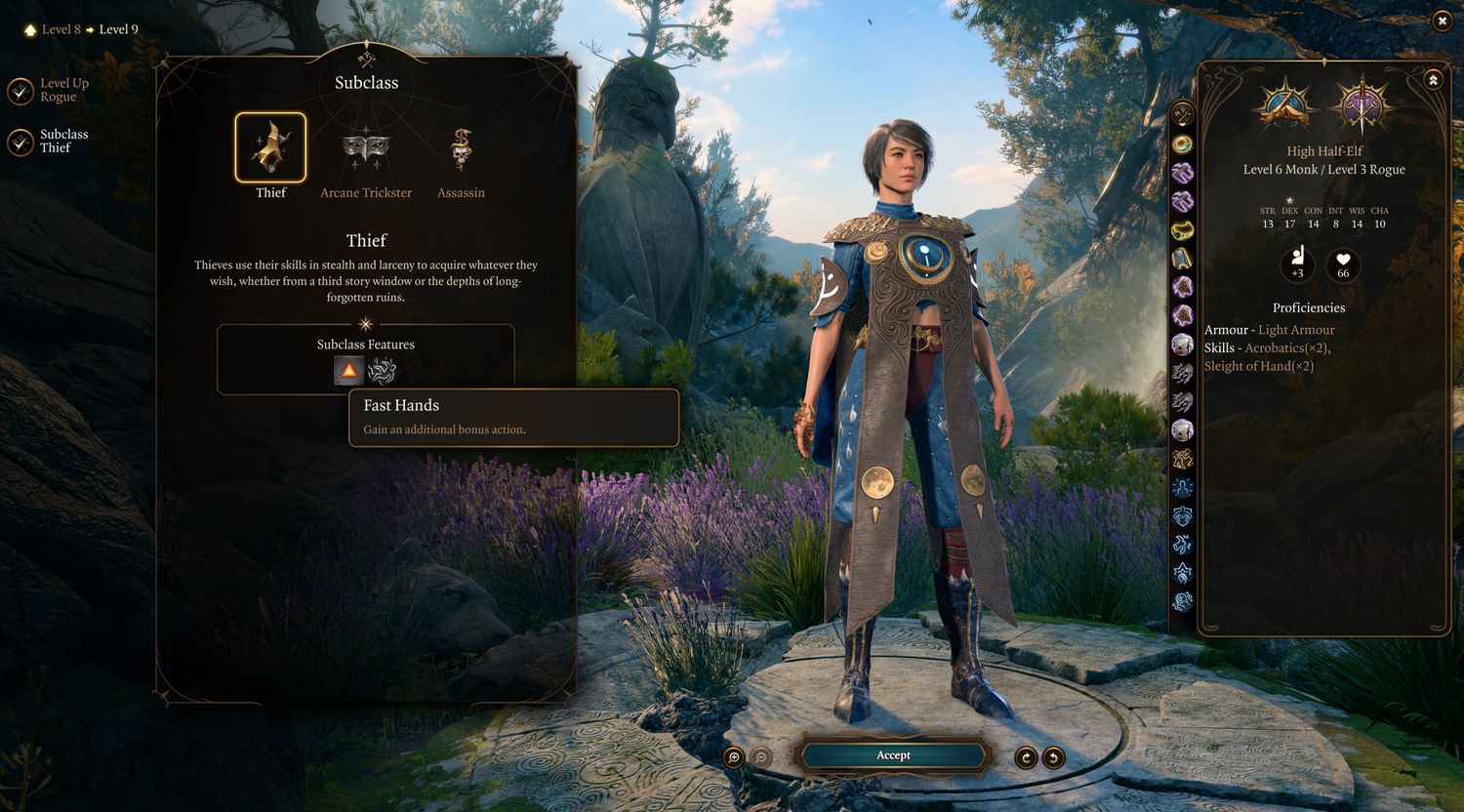Select the Thief subclass
1464x812 pixels.
(x=270, y=148)
